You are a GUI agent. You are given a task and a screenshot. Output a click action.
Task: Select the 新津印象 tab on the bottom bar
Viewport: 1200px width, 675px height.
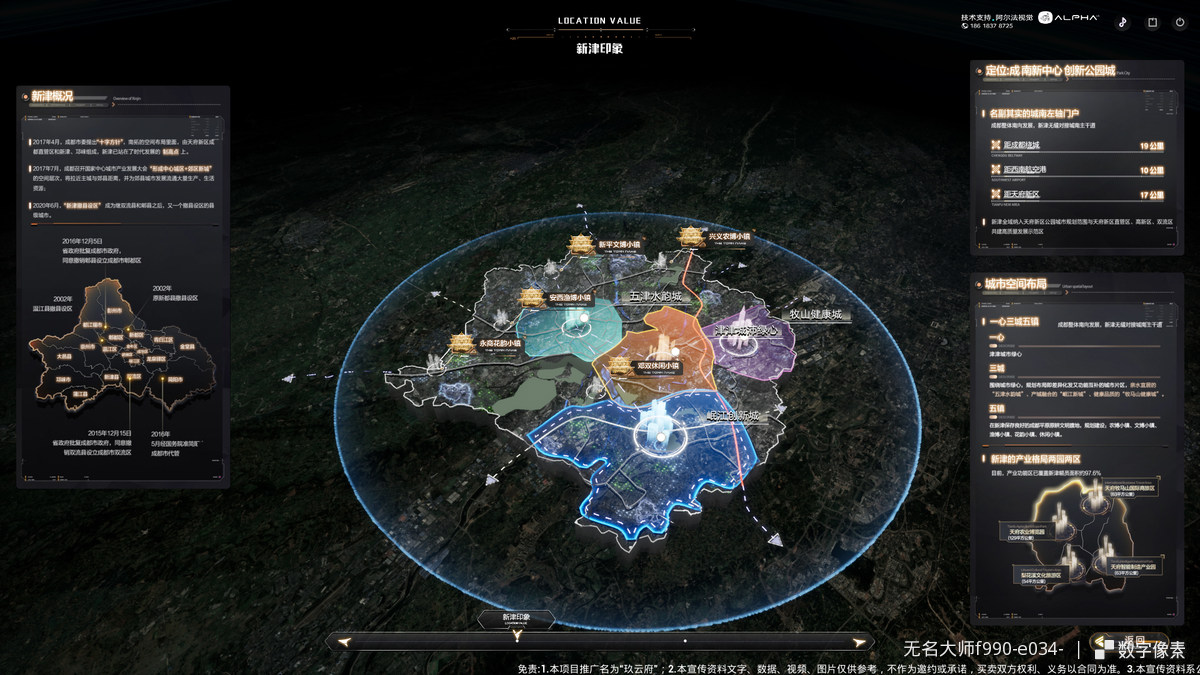516,619
